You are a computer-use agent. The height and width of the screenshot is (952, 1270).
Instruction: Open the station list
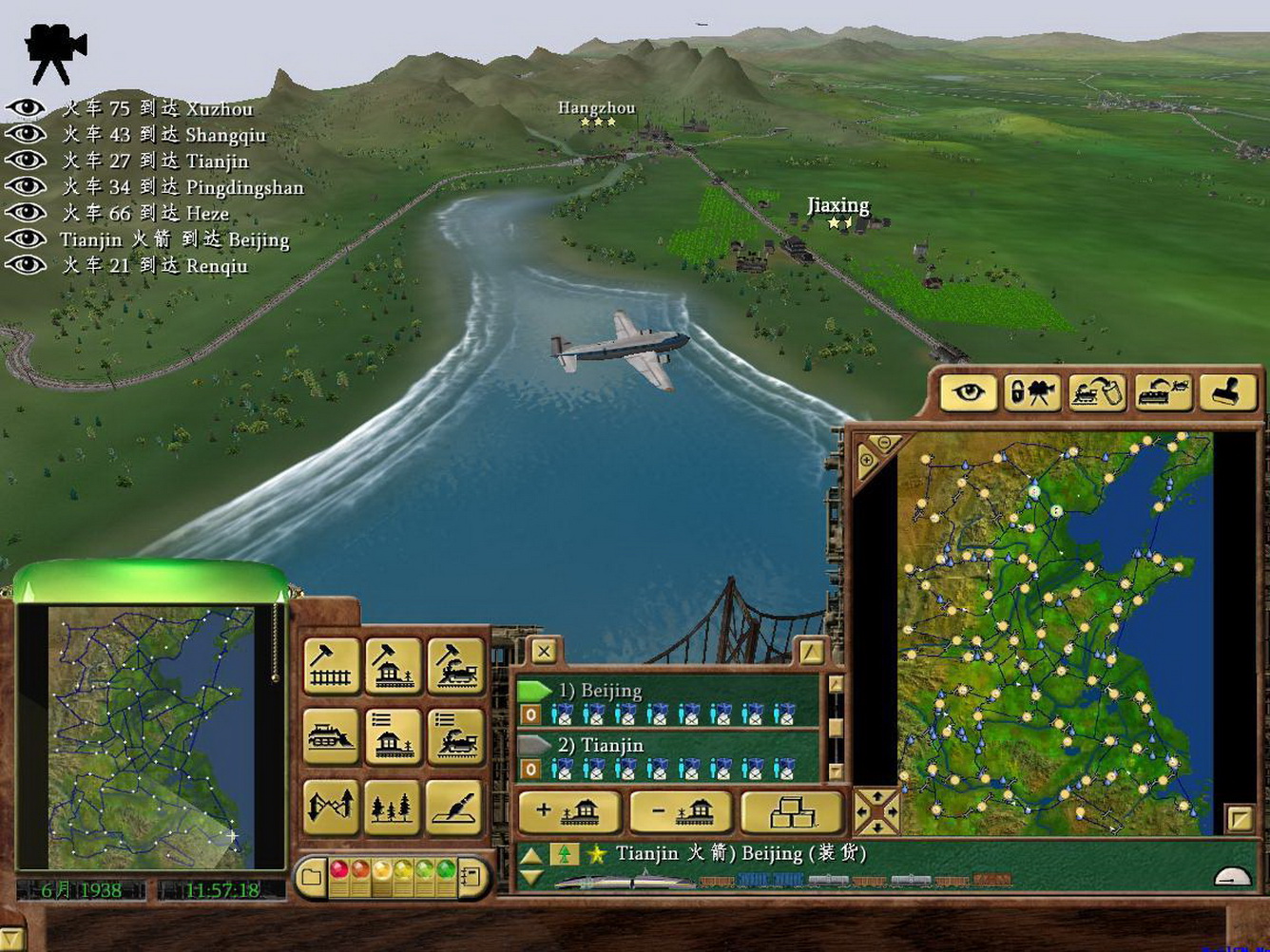(x=394, y=735)
